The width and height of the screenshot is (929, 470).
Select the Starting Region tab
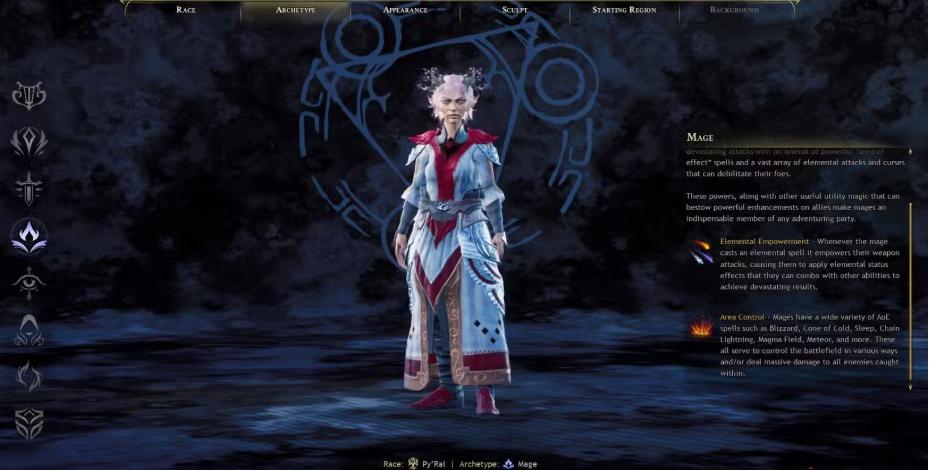(624, 10)
